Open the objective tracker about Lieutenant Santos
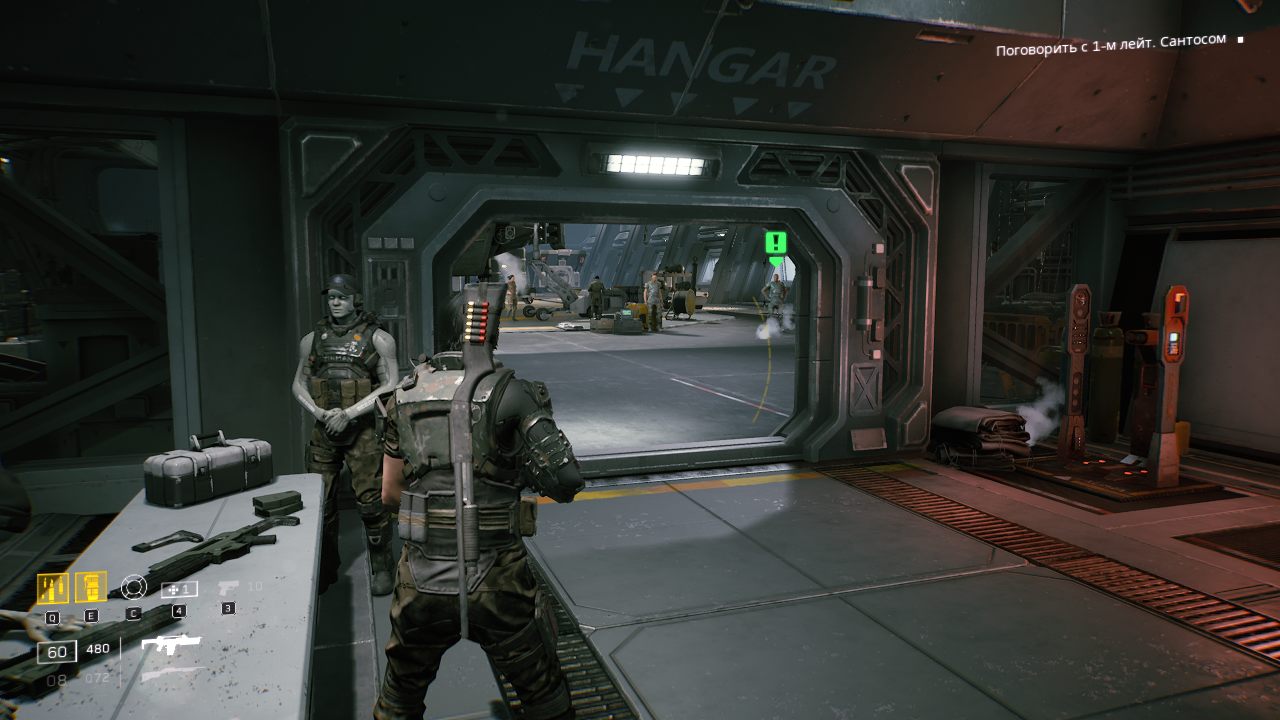 pyautogui.click(x=1110, y=40)
